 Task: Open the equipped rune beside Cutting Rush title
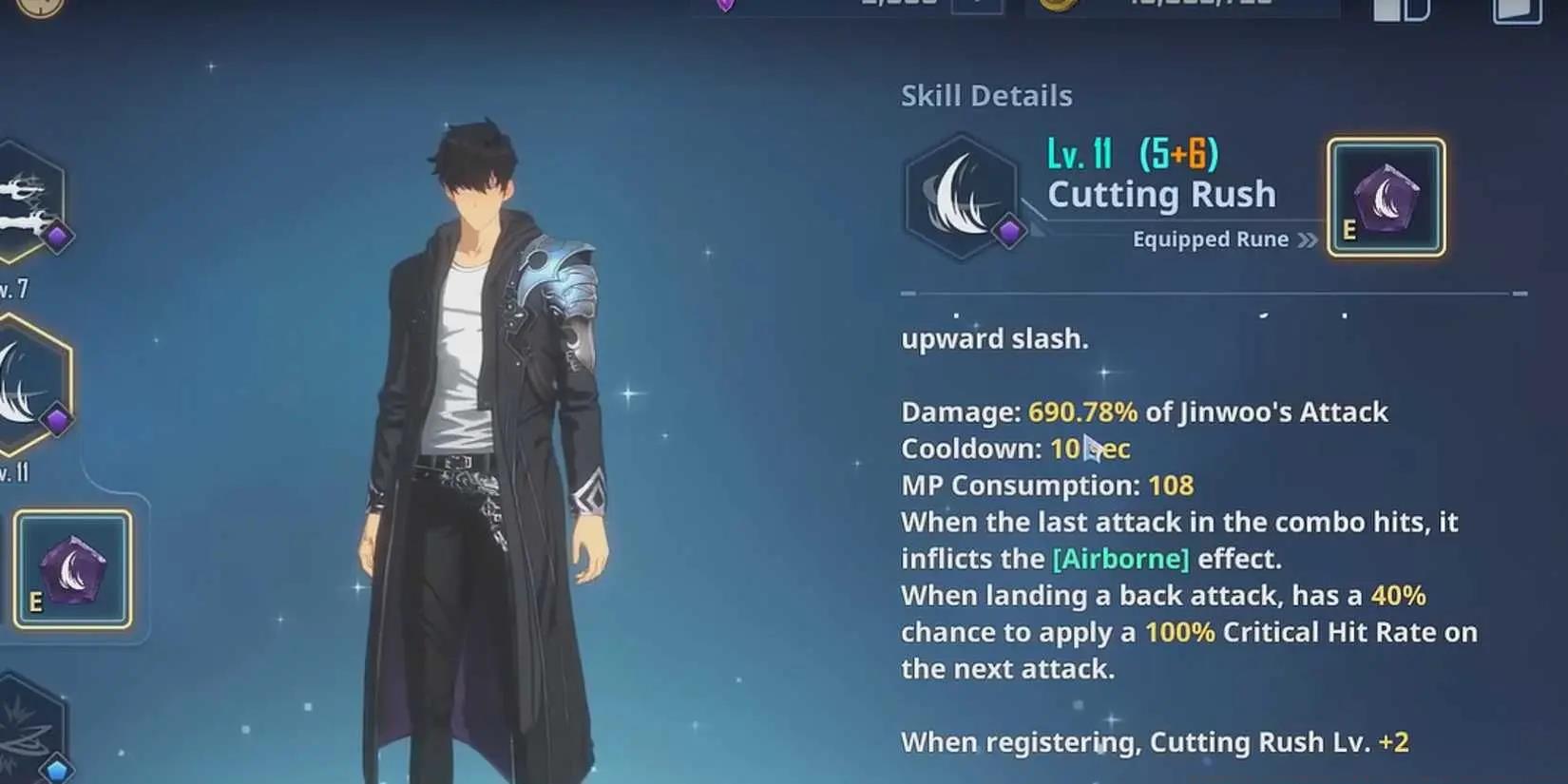1386,198
